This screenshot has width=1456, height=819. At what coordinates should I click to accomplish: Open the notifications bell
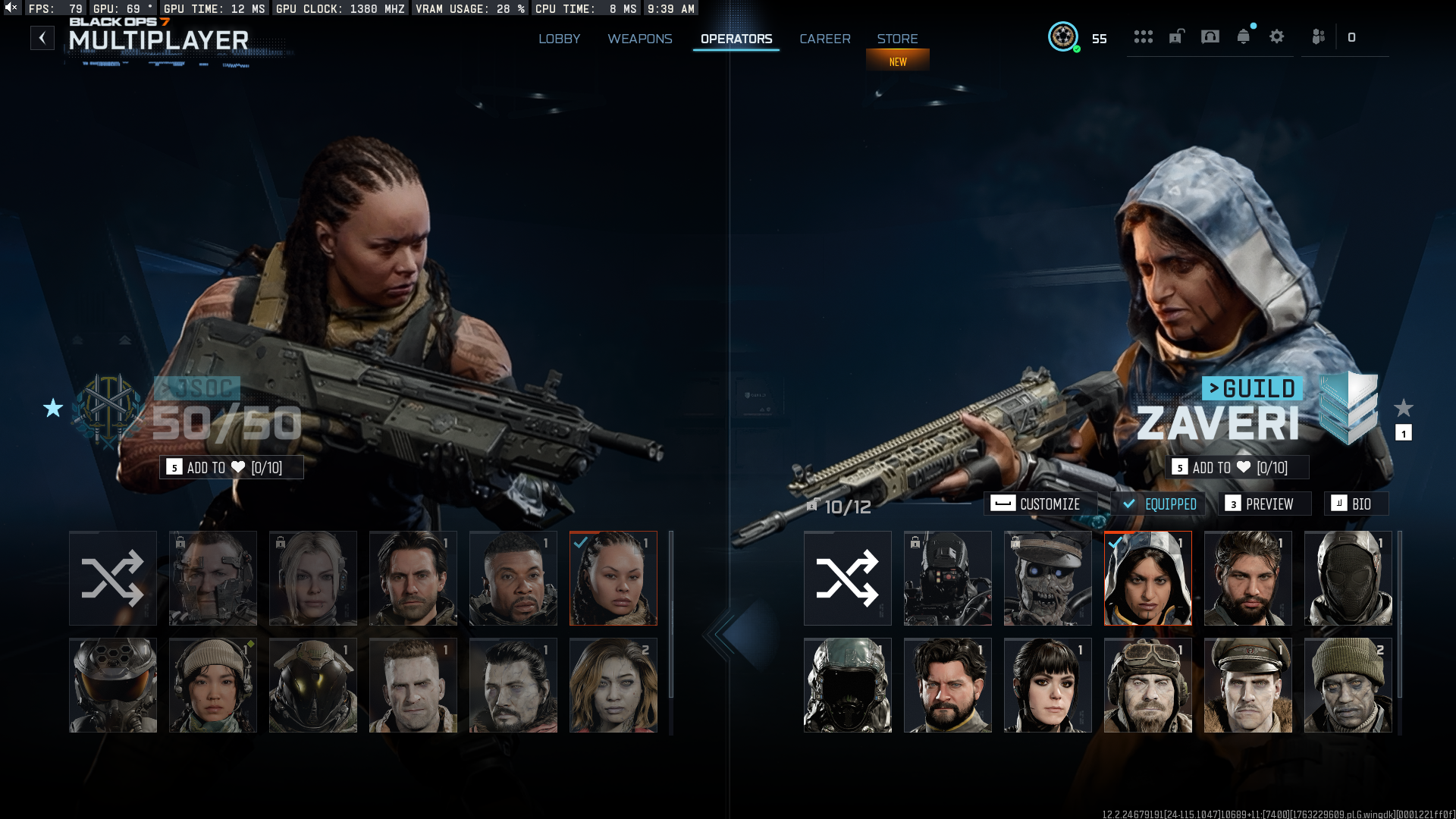[x=1243, y=36]
